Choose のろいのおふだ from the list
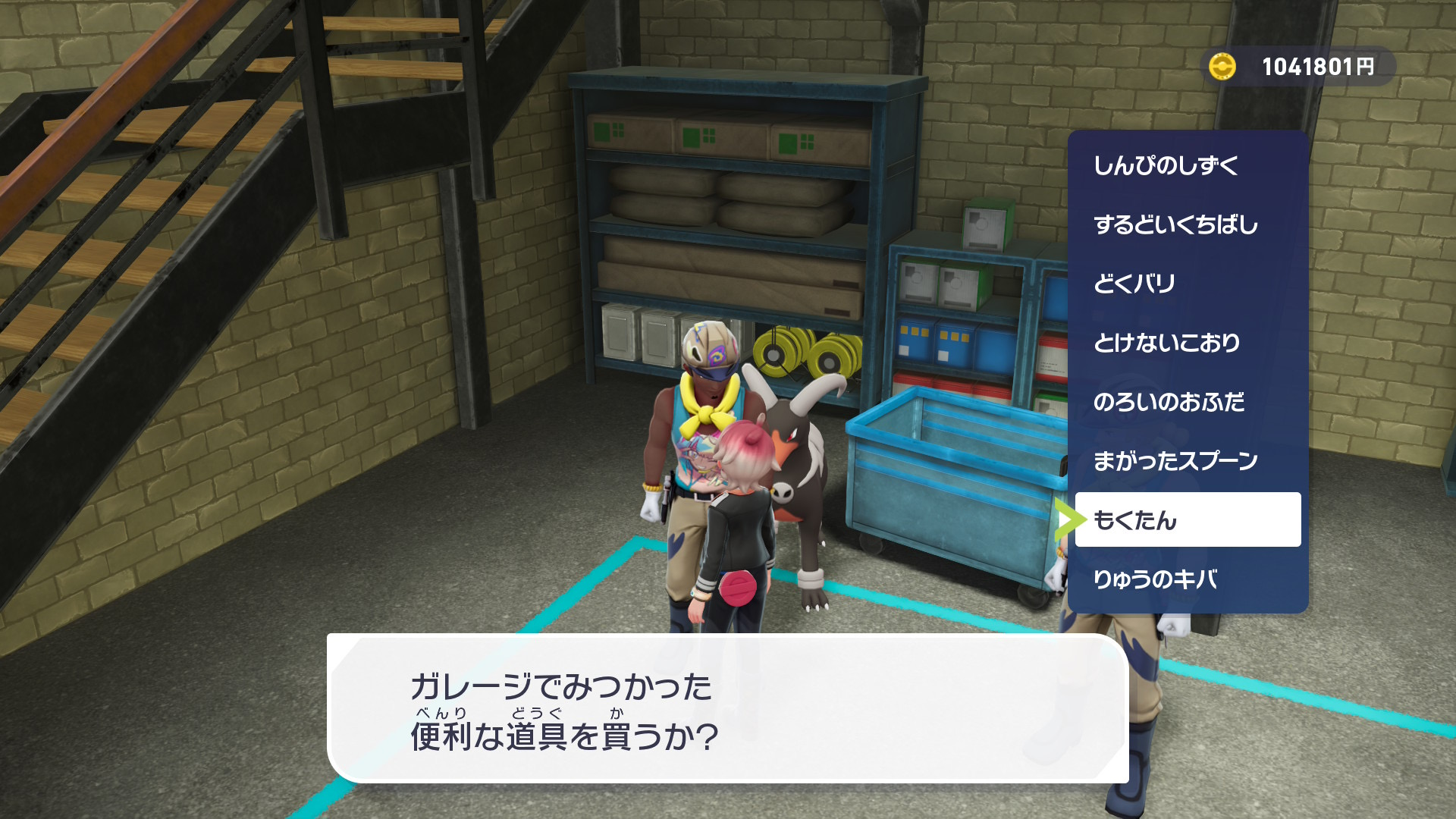Viewport: 1456px width, 819px height. point(1188,402)
